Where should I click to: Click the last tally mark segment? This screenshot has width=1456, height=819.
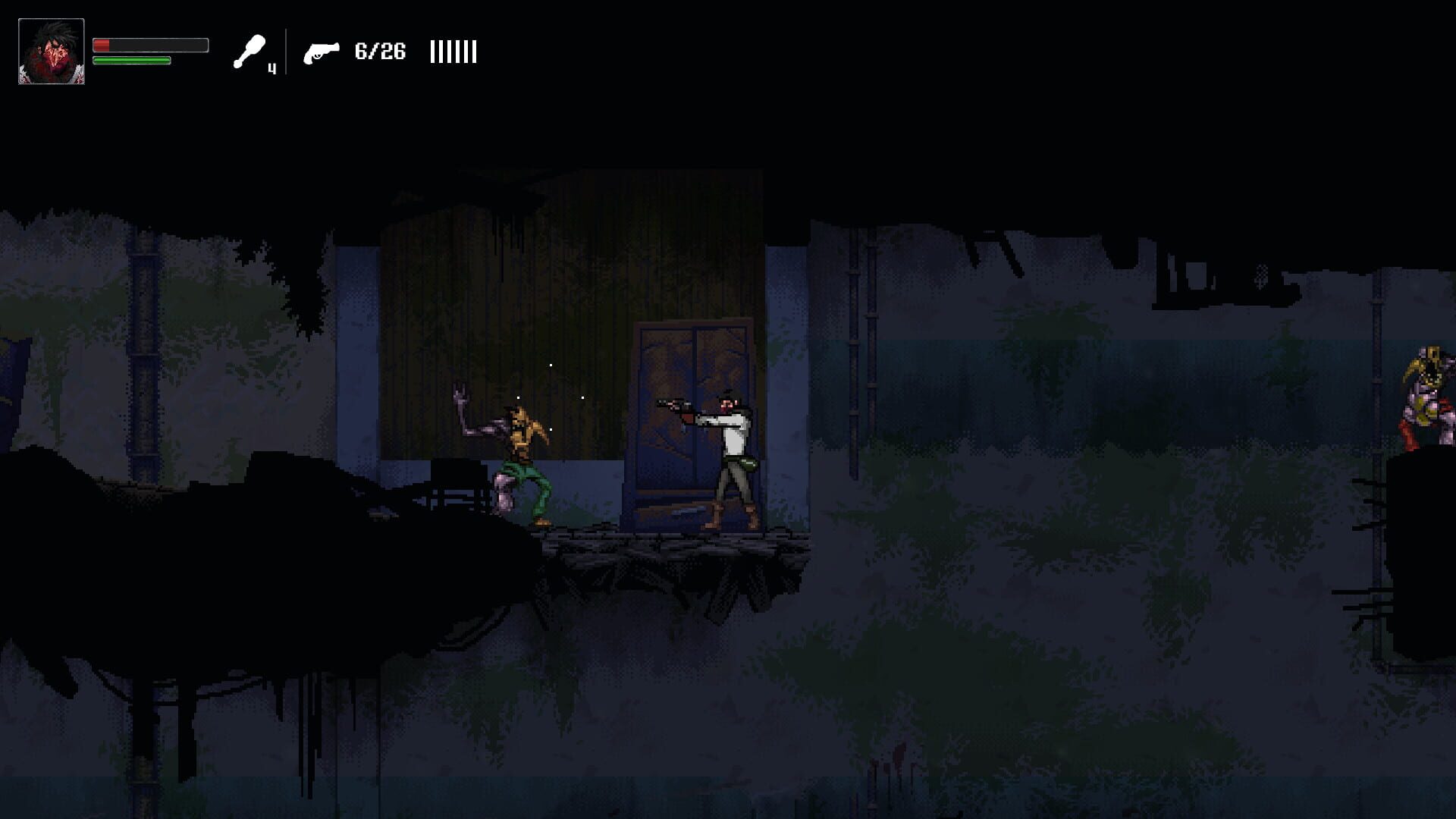click(475, 52)
